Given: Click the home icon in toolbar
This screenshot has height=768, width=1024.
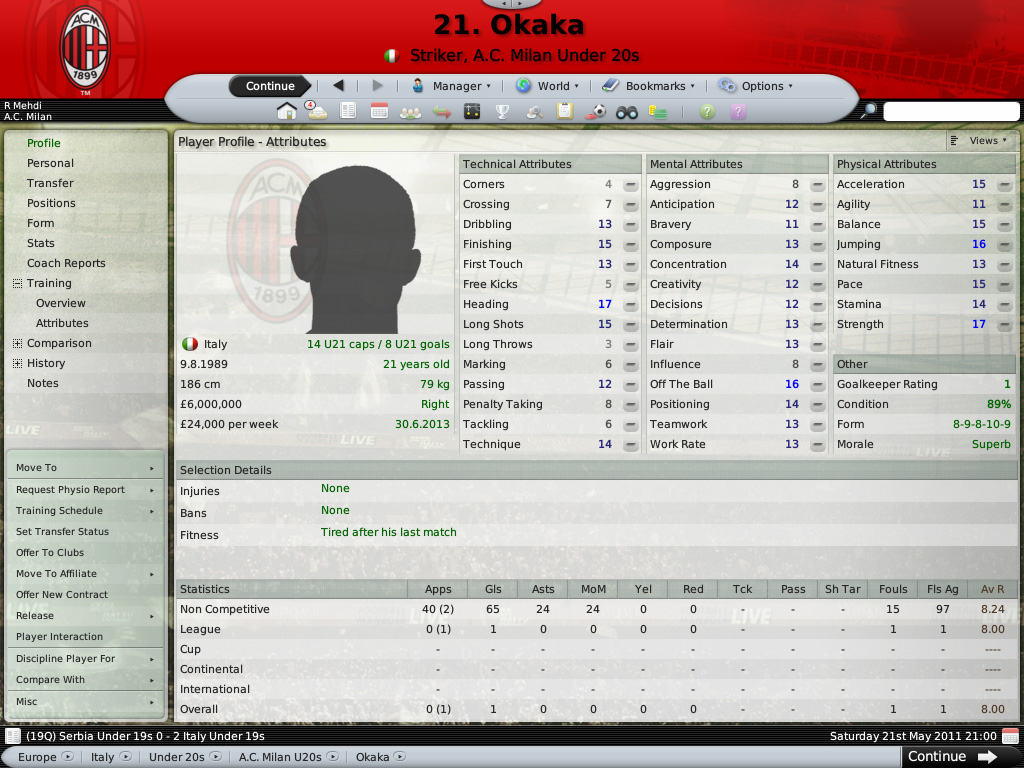Looking at the screenshot, I should tap(287, 111).
